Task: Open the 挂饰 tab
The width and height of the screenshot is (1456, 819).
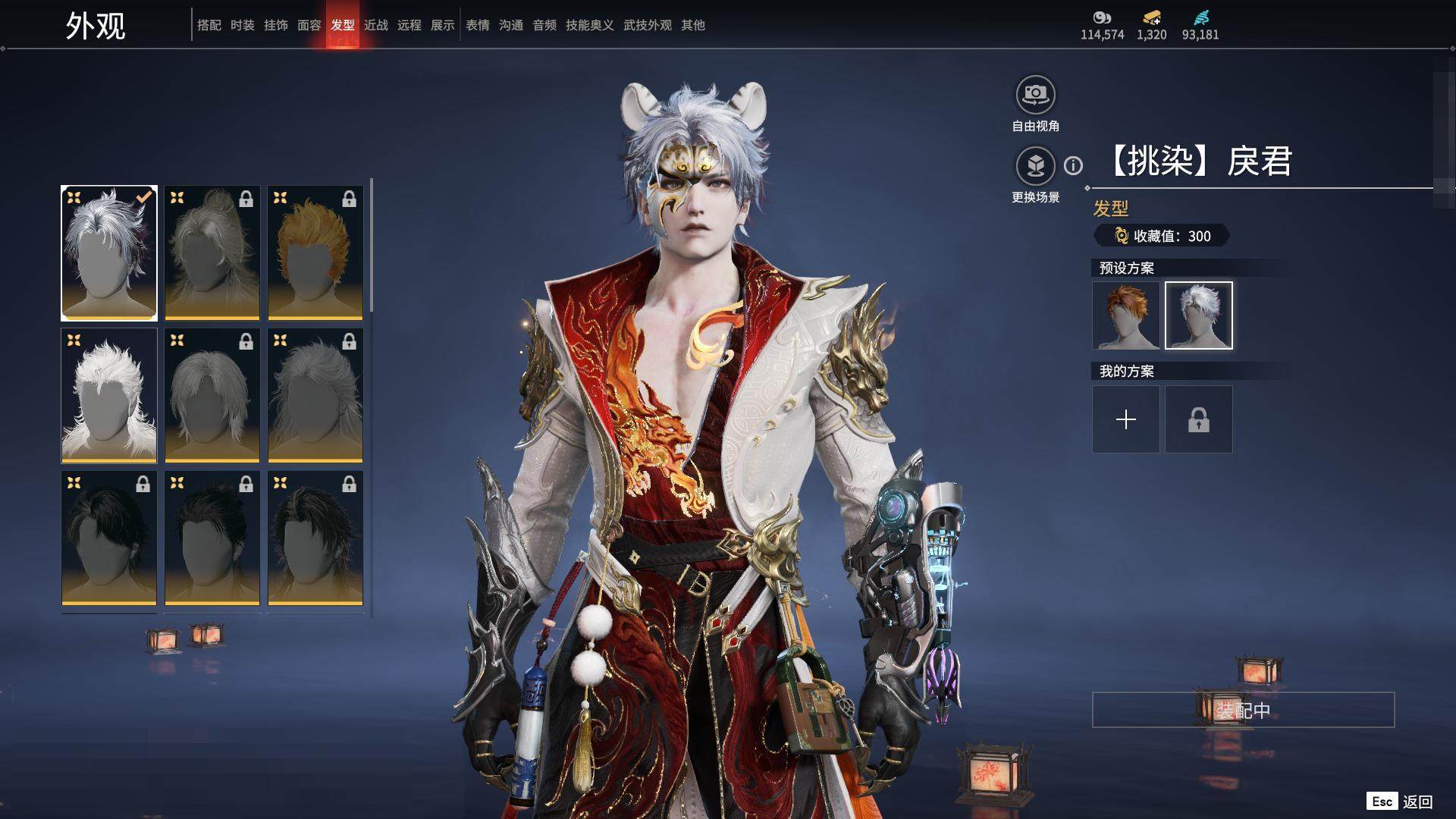Action: [x=276, y=25]
